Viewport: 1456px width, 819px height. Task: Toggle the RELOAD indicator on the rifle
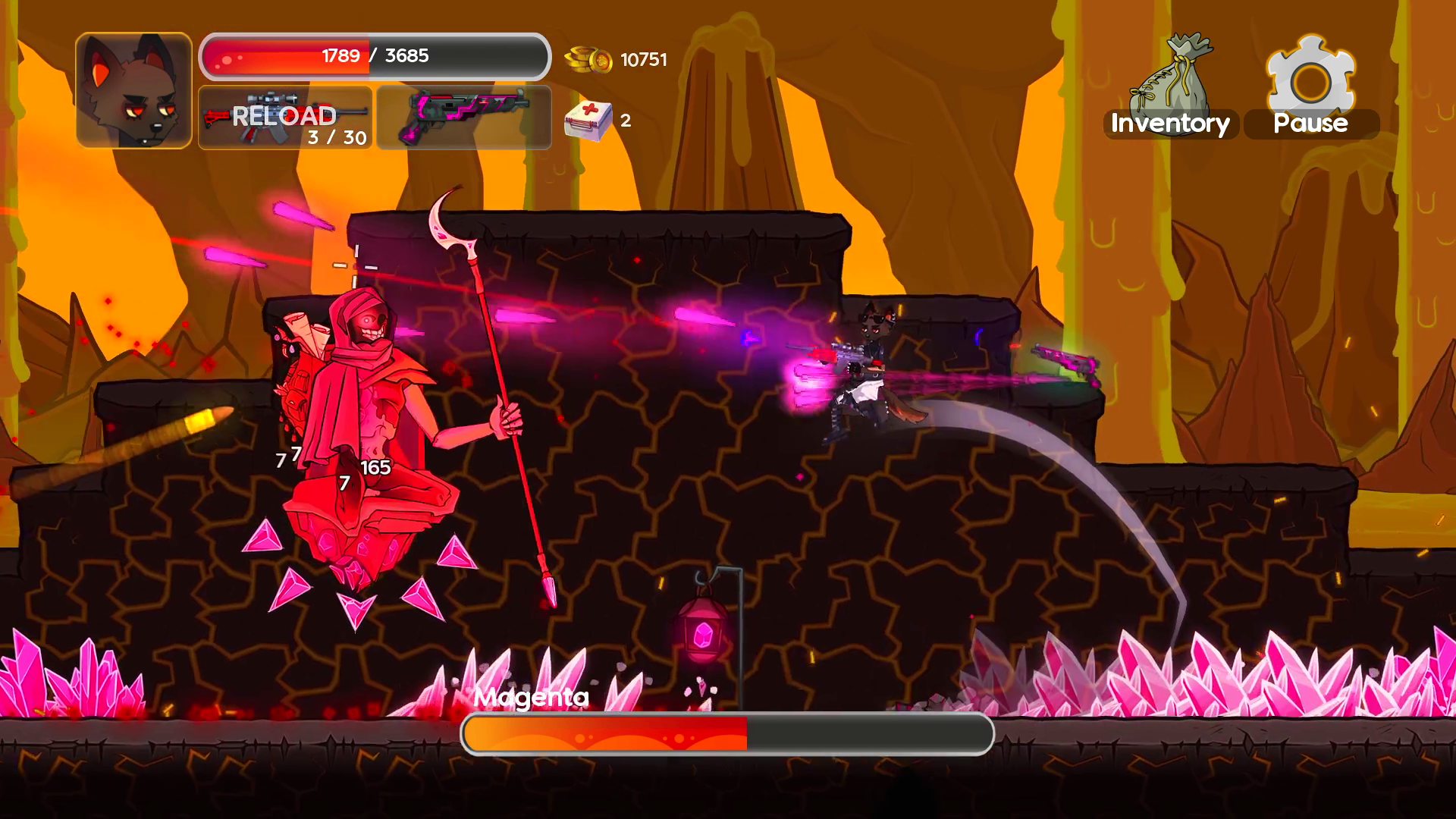coord(284,115)
